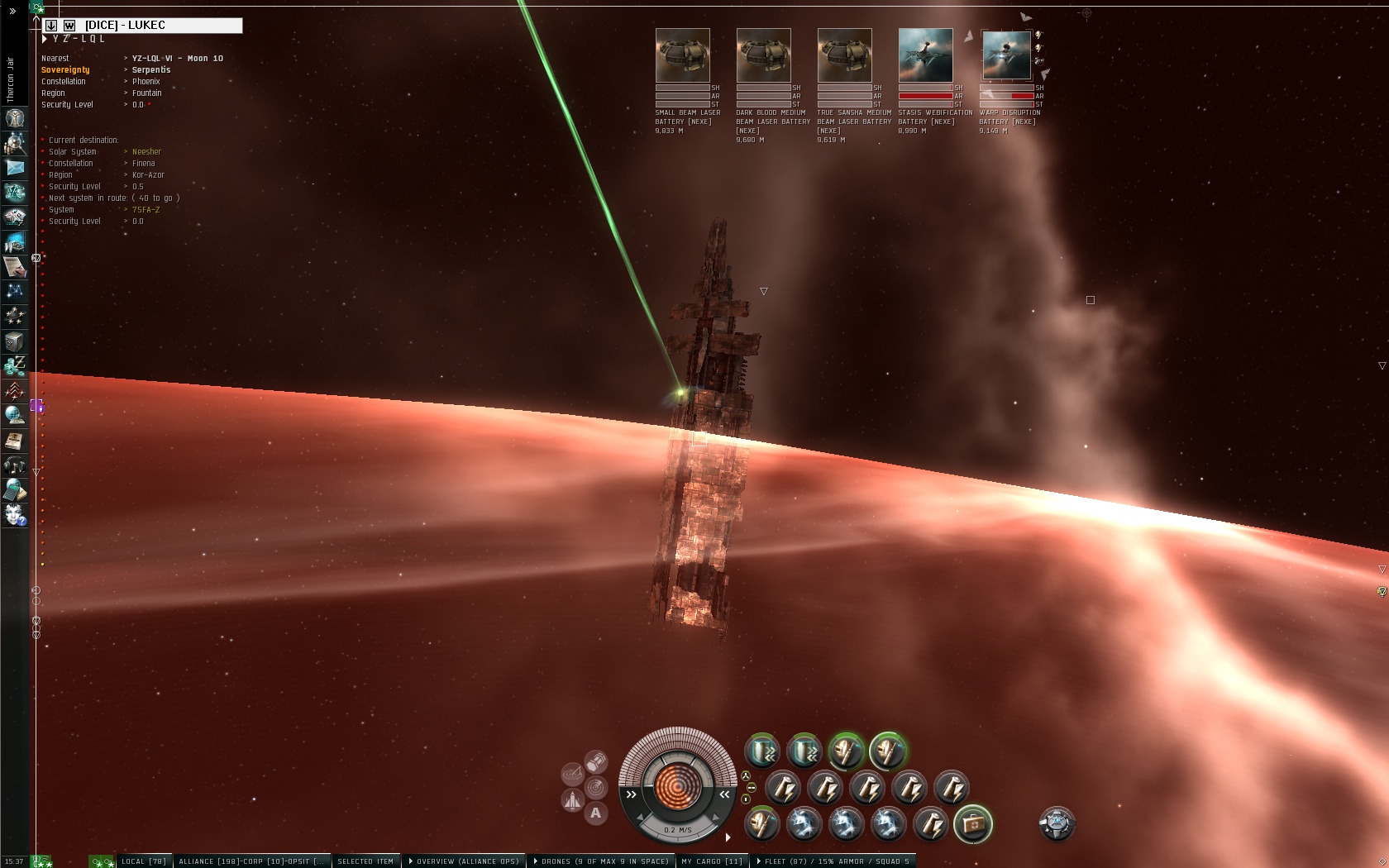Click the Neesher destination solar system link

point(146,152)
